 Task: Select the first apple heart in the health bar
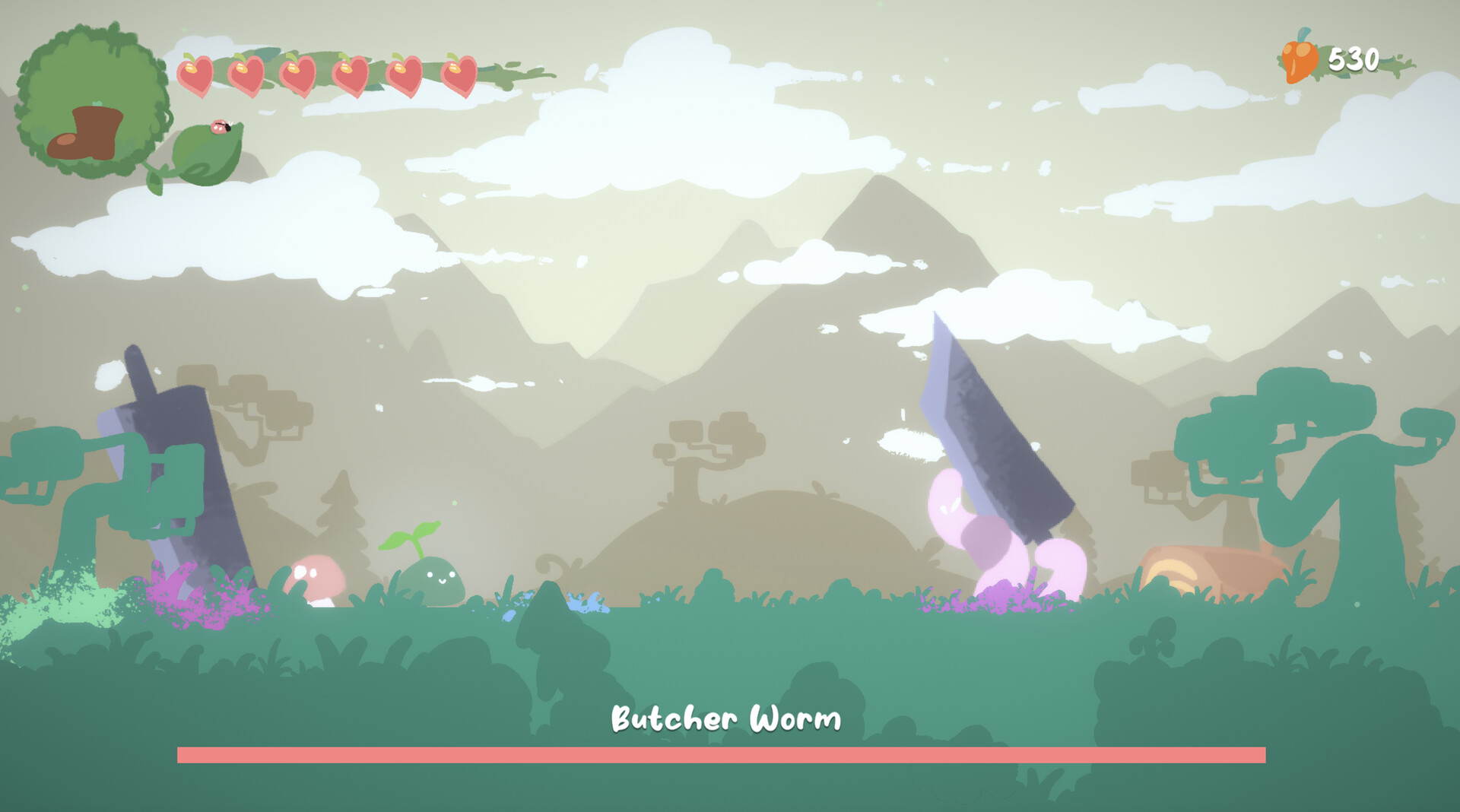pos(195,74)
